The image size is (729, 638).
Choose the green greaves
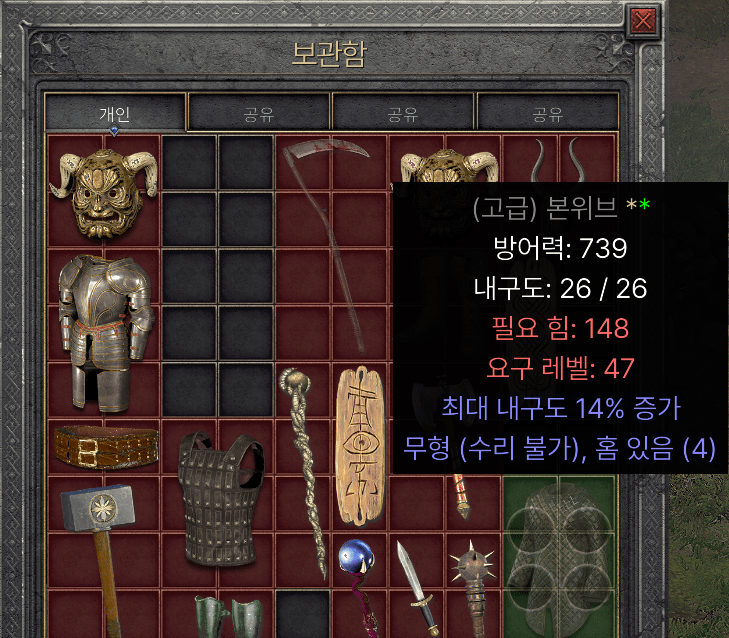(229, 615)
